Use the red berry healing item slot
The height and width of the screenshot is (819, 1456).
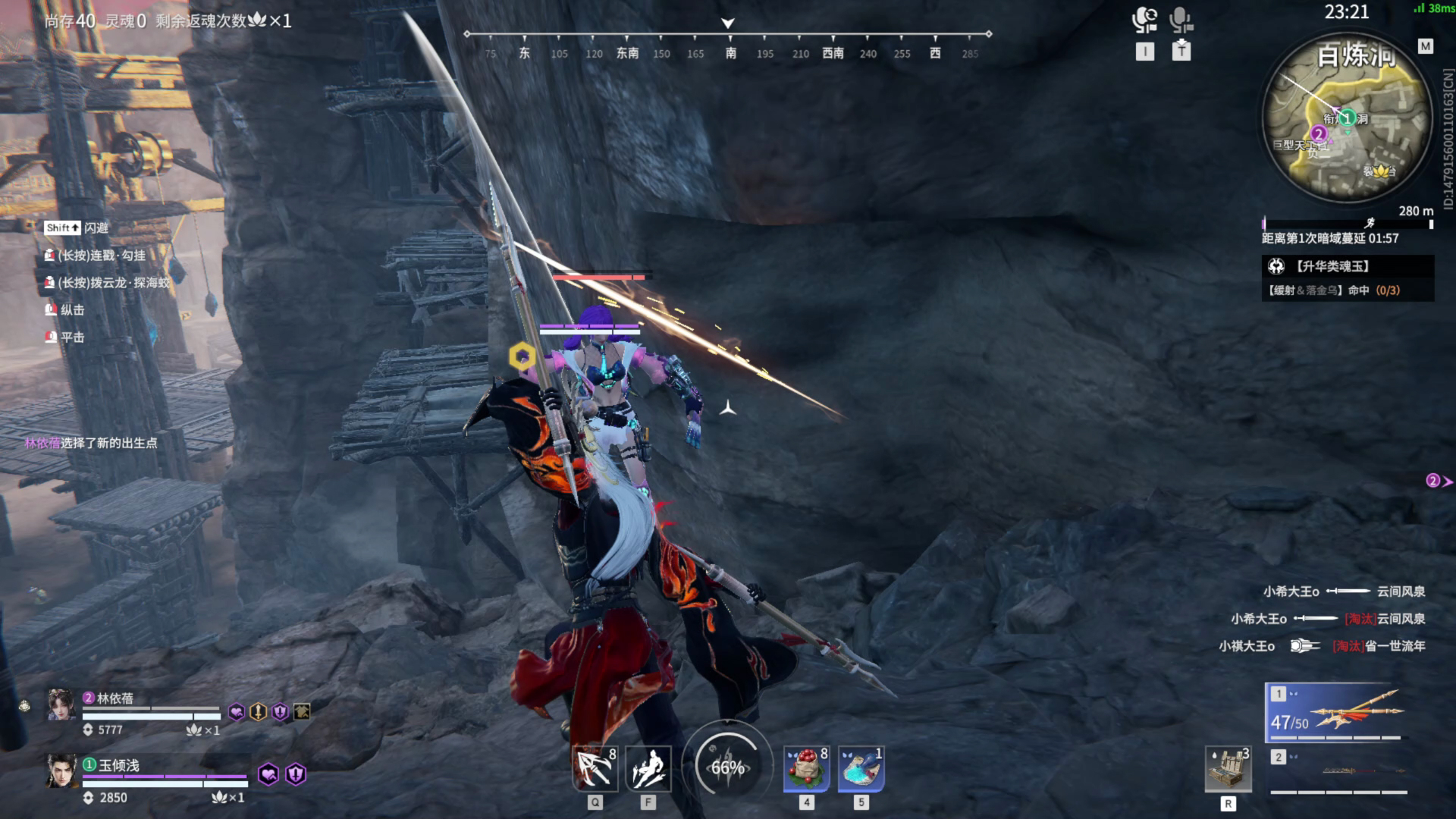click(x=806, y=769)
